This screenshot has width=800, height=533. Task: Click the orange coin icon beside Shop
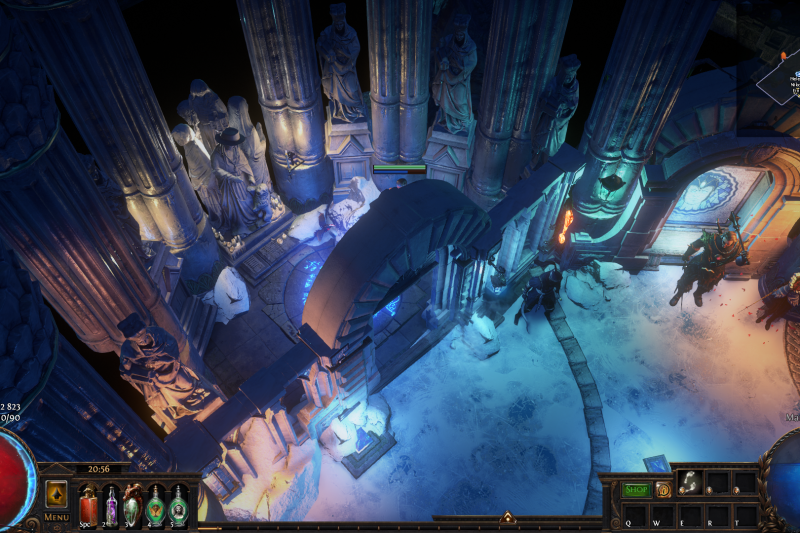[x=663, y=490]
